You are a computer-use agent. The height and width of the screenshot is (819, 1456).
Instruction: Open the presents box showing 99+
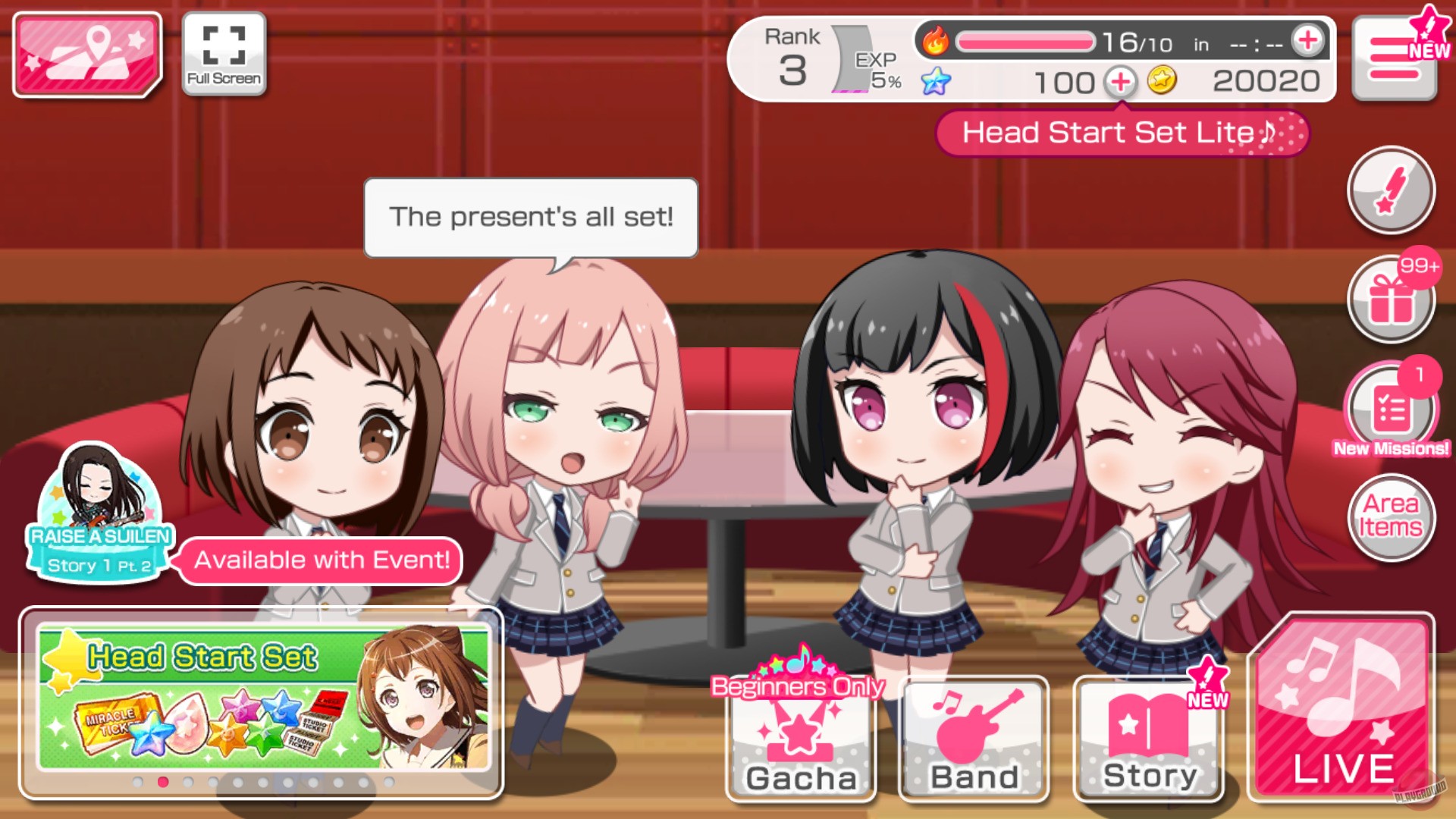(1392, 299)
